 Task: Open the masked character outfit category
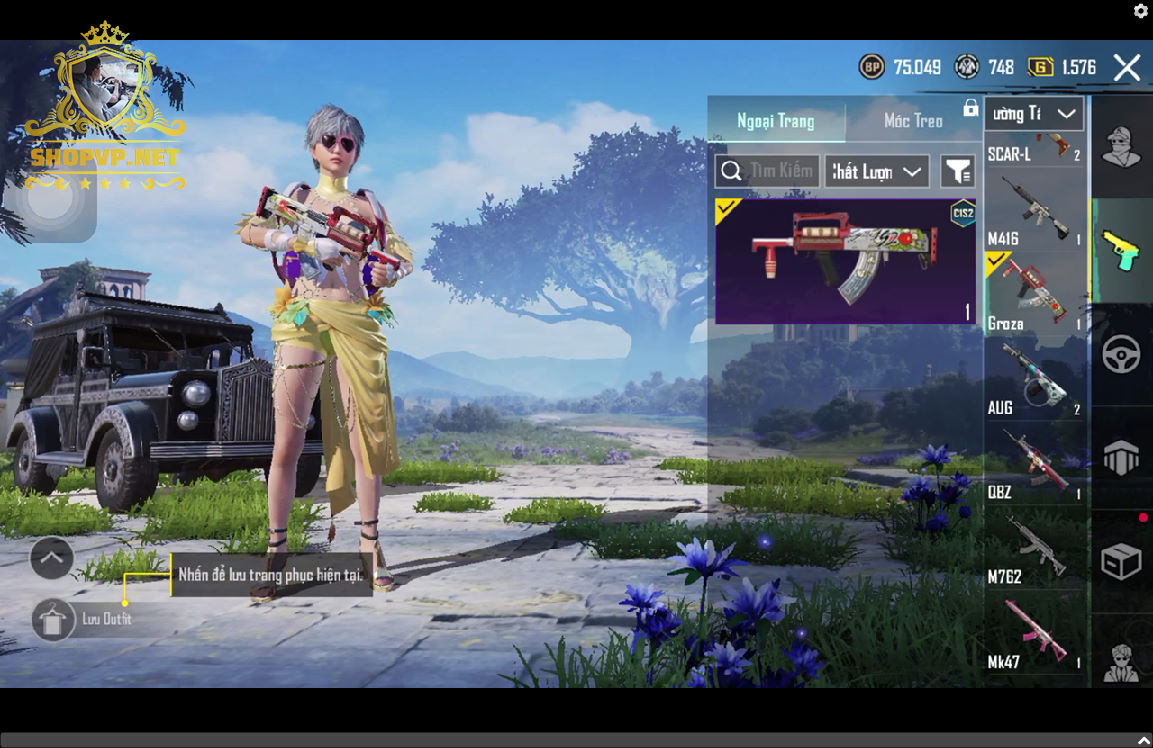point(1121,148)
